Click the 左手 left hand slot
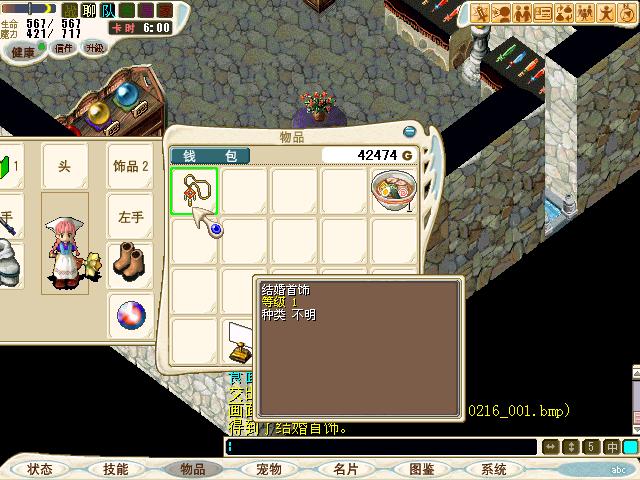 click(131, 216)
